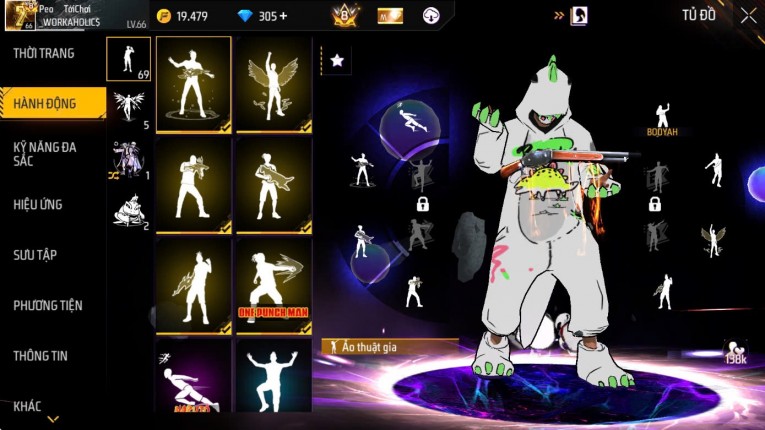Show the THÔNG TIN section
This screenshot has height=430, width=765.
[39, 355]
